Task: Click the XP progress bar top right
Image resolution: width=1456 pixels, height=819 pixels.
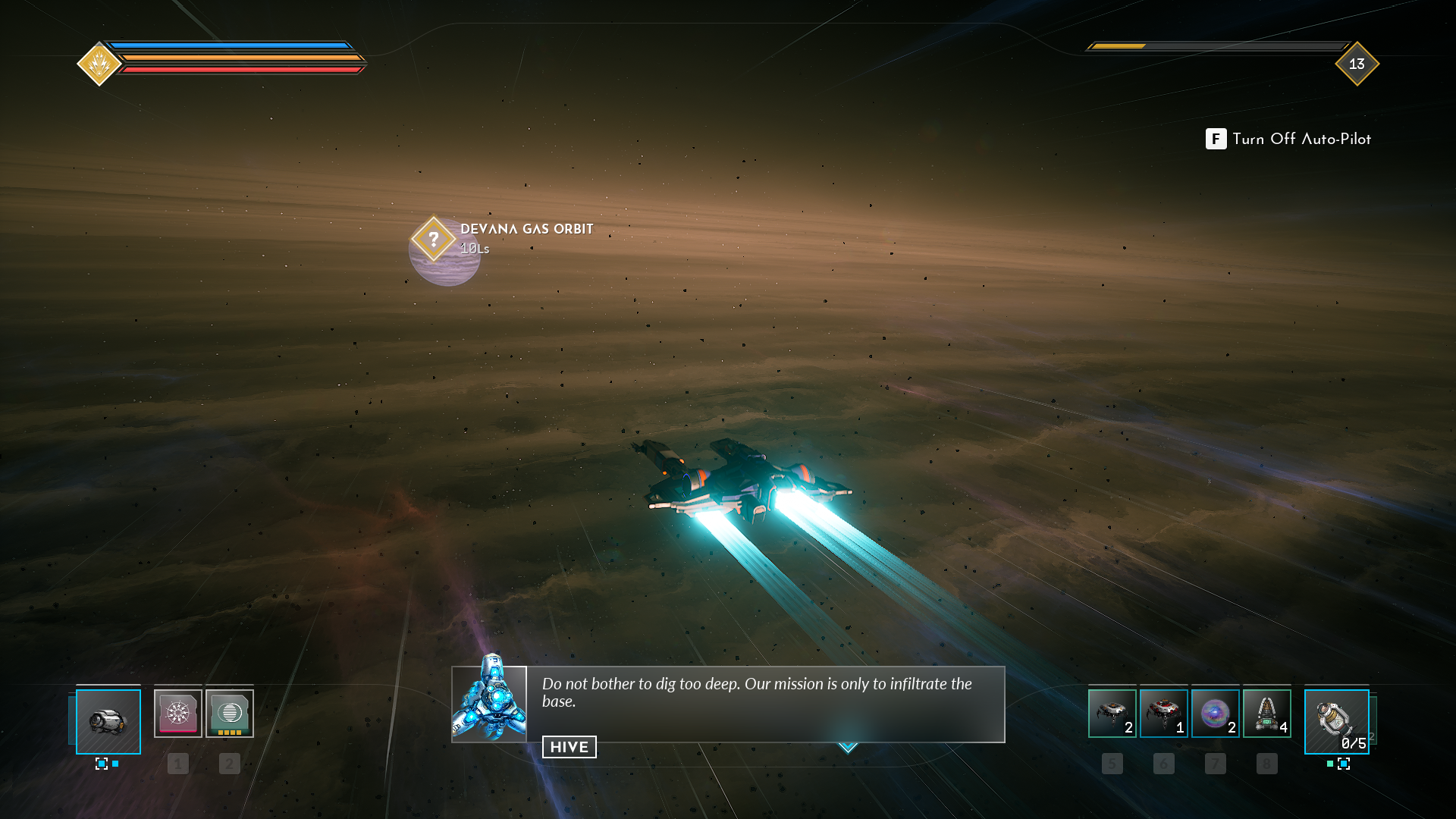Action: 1213,45
